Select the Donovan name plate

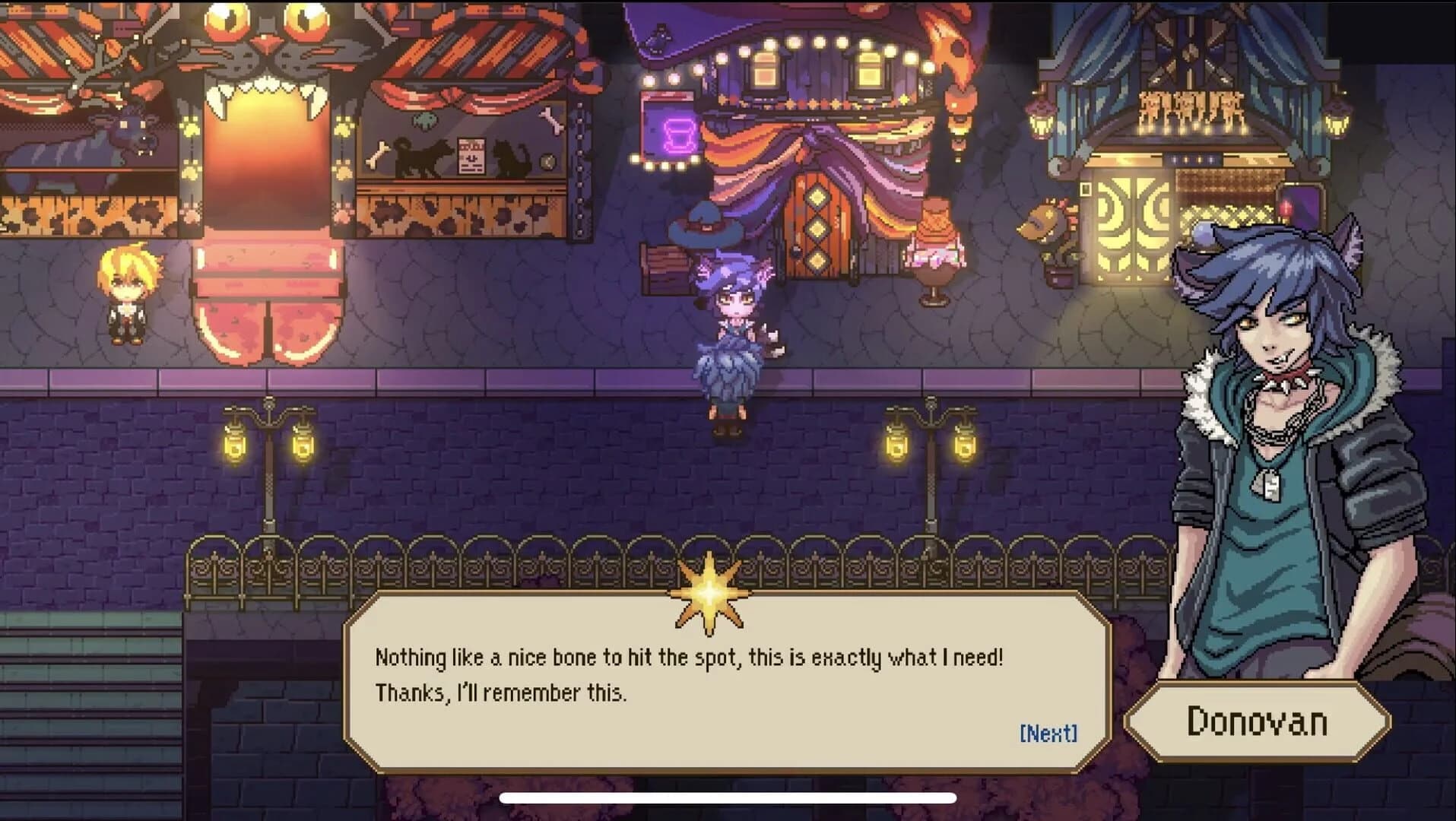[1258, 722]
